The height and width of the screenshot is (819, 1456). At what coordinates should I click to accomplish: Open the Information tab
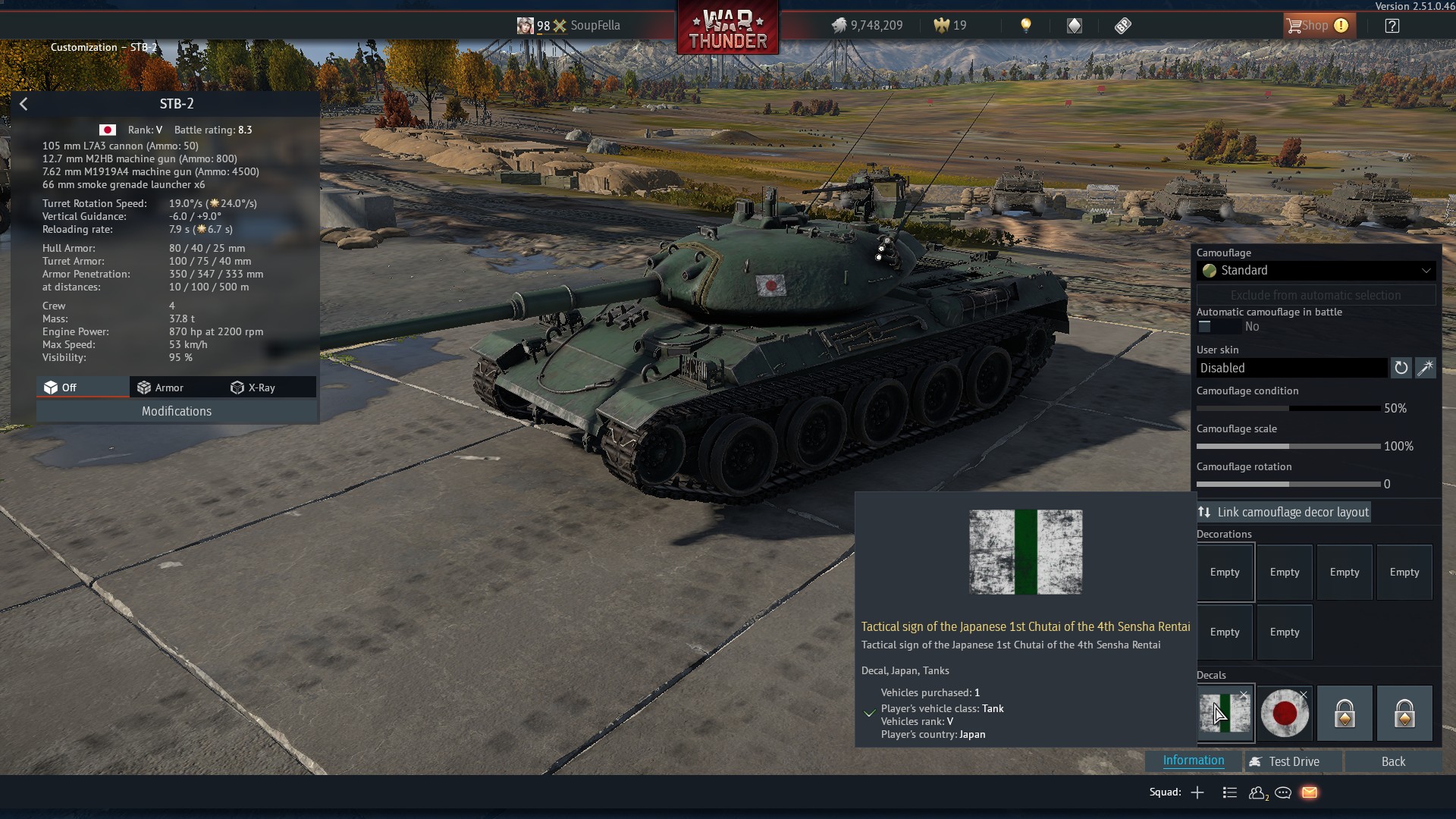1193,761
